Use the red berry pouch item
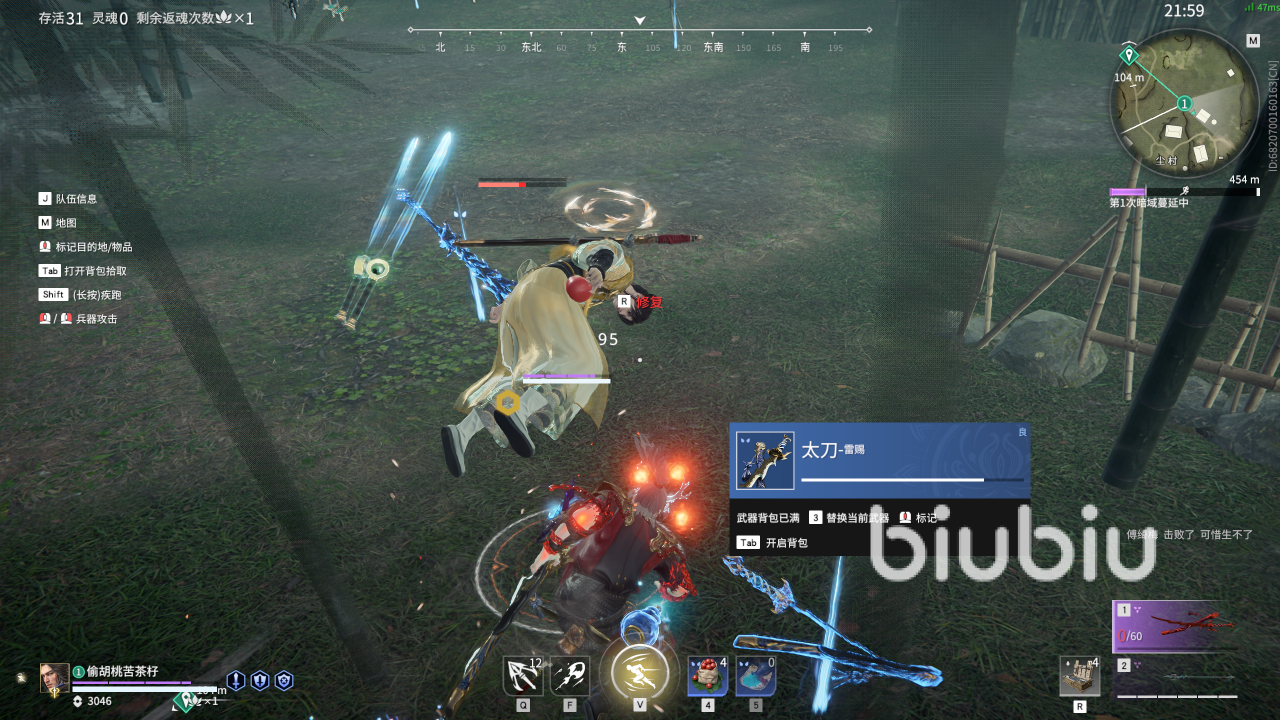This screenshot has height=720, width=1280. (708, 676)
